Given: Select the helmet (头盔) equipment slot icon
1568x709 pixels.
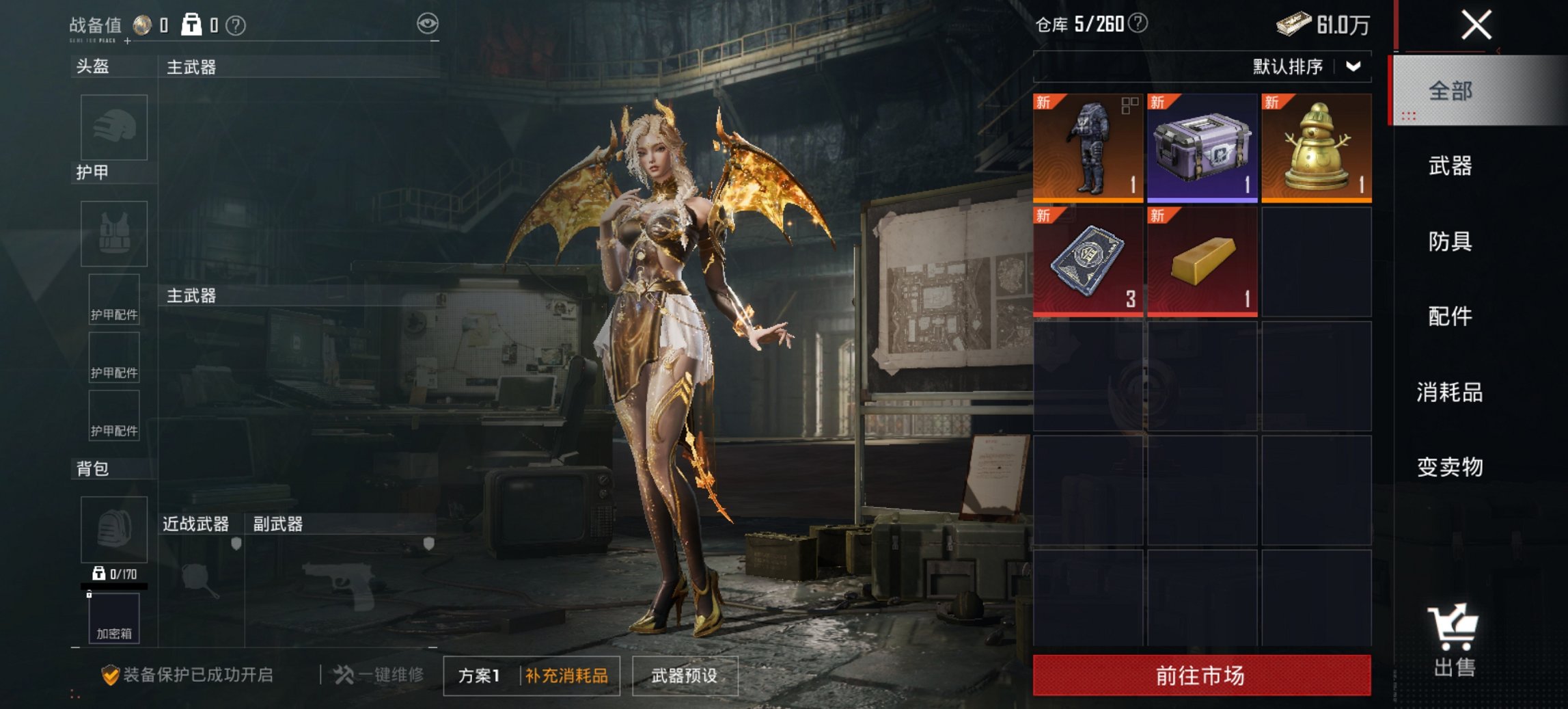Looking at the screenshot, I should tap(113, 129).
